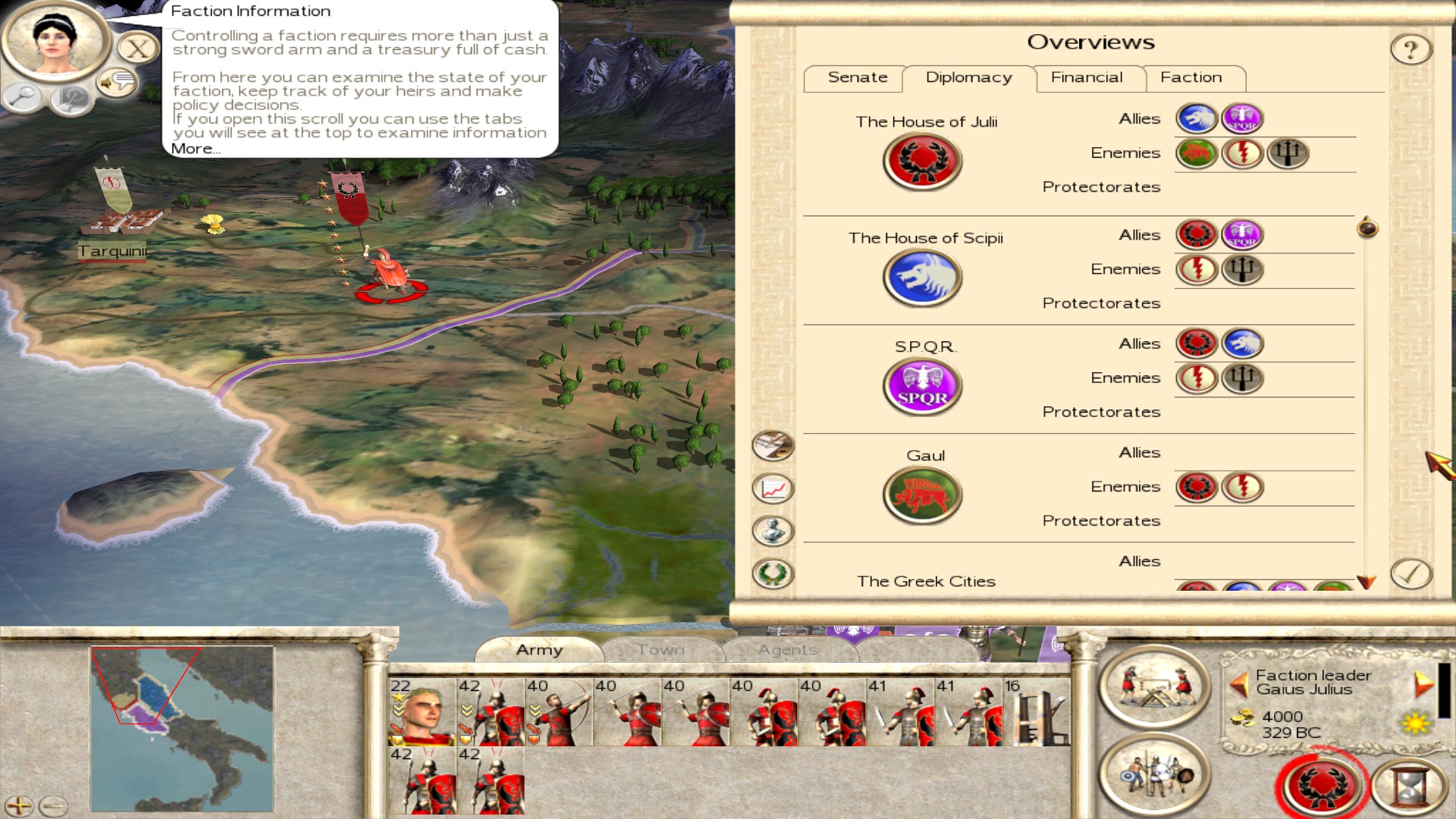Viewport: 1456px width, 819px height.
Task: Select the general's unit card
Action: [422, 712]
